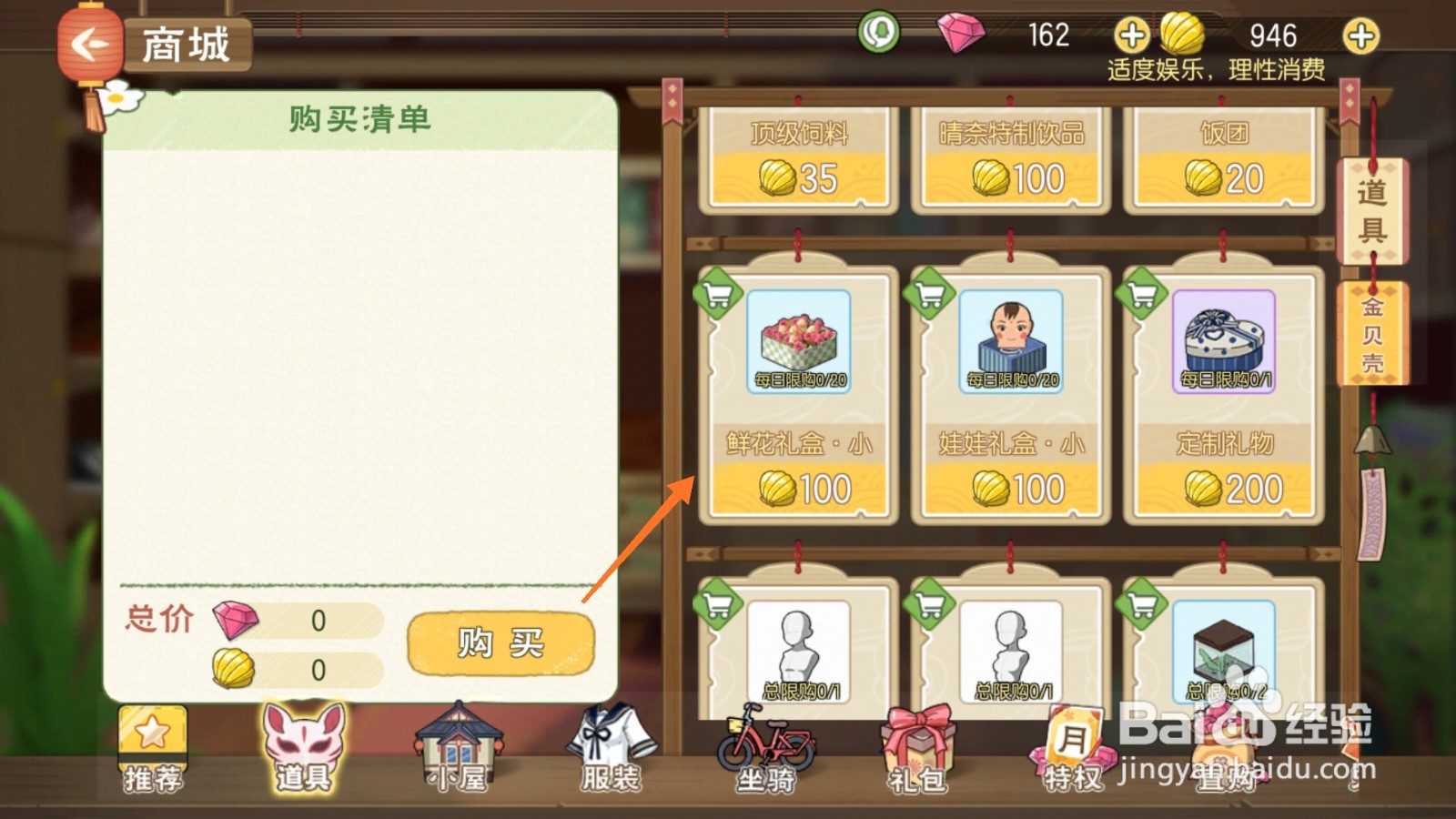
Task: Click the shopping cart icon on 定制礼物
Action: pos(1141,295)
